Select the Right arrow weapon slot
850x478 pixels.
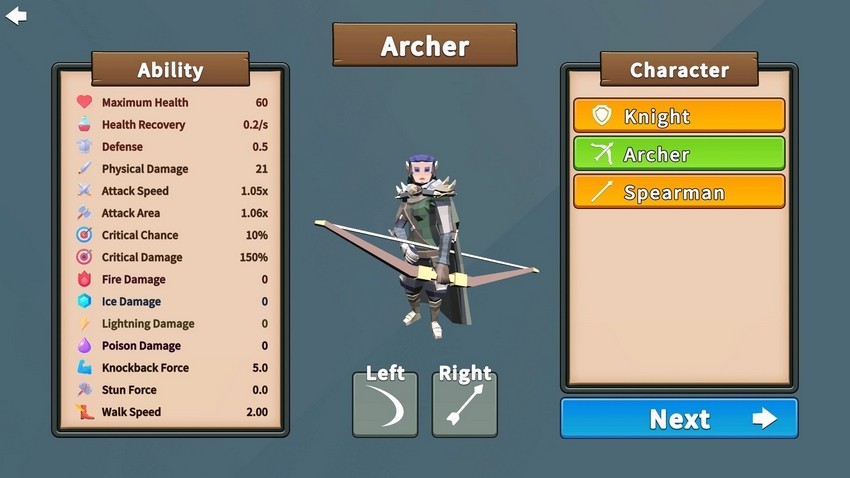[465, 403]
